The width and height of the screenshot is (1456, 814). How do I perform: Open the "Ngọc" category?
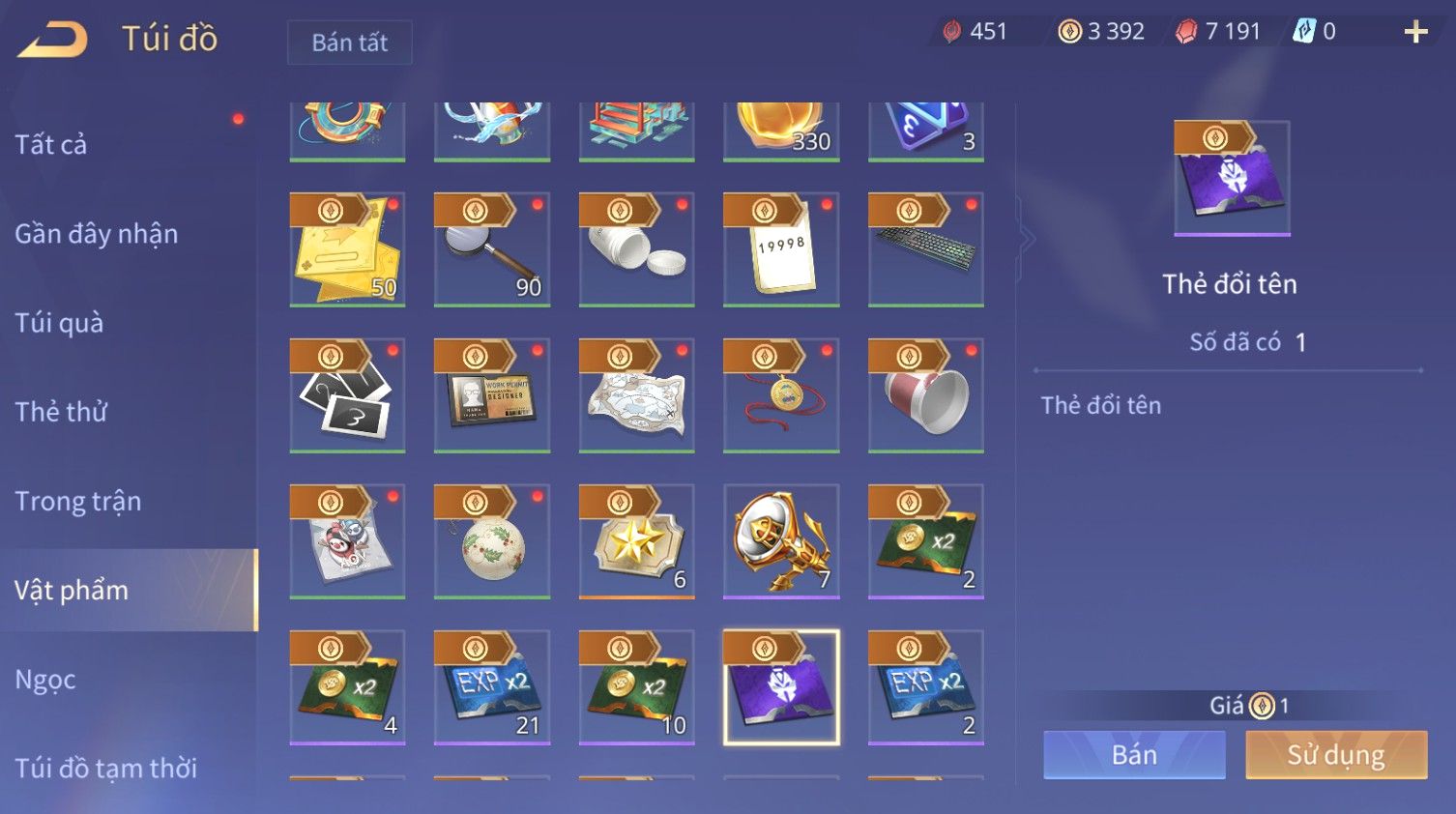click(45, 680)
